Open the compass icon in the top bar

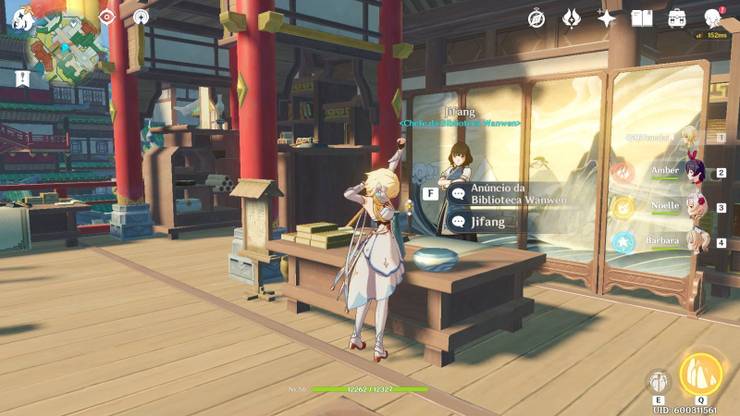537,18
